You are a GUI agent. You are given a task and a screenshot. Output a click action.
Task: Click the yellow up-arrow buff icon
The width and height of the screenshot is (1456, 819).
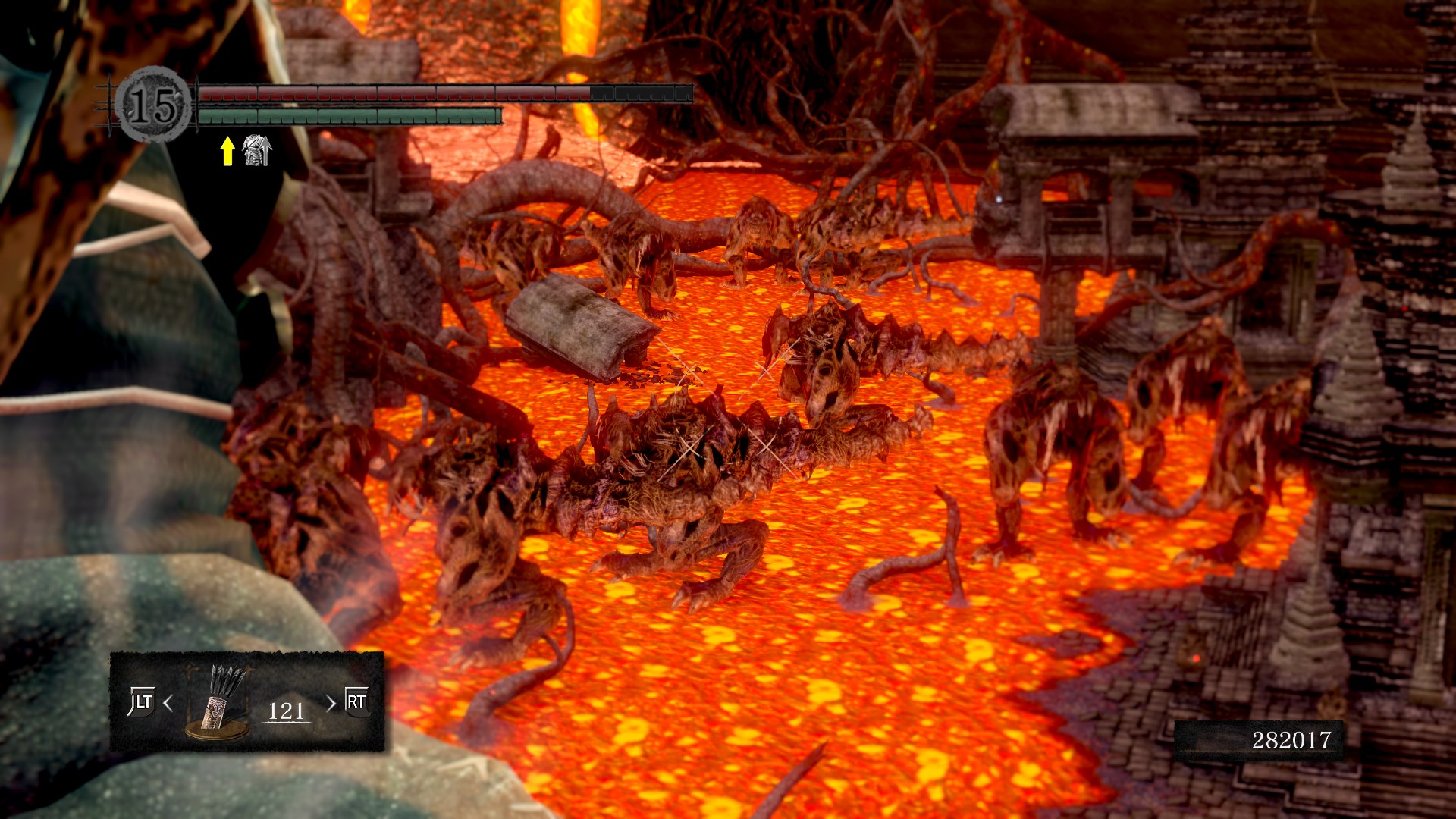227,150
